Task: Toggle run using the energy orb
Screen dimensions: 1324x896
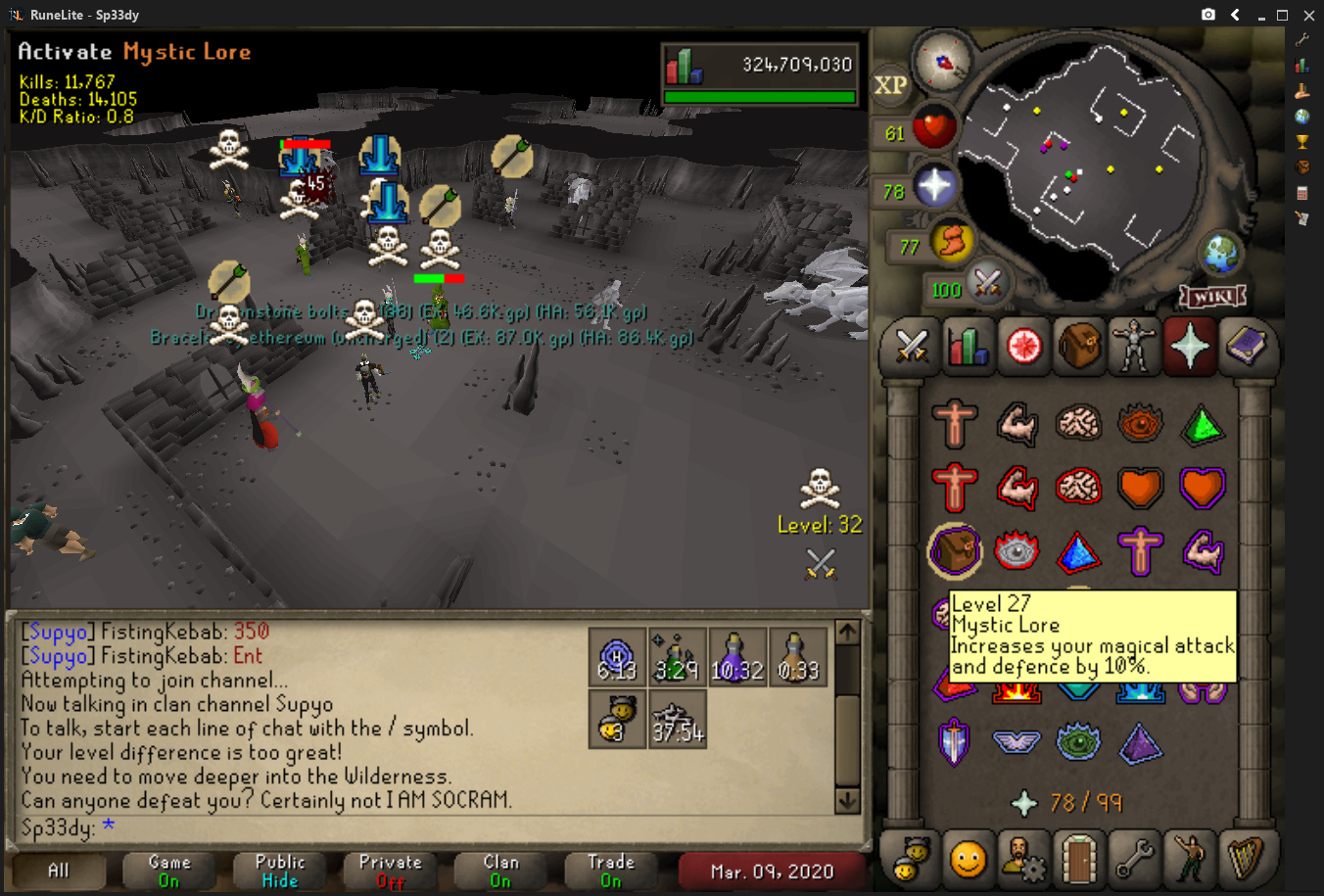Action: (x=951, y=243)
